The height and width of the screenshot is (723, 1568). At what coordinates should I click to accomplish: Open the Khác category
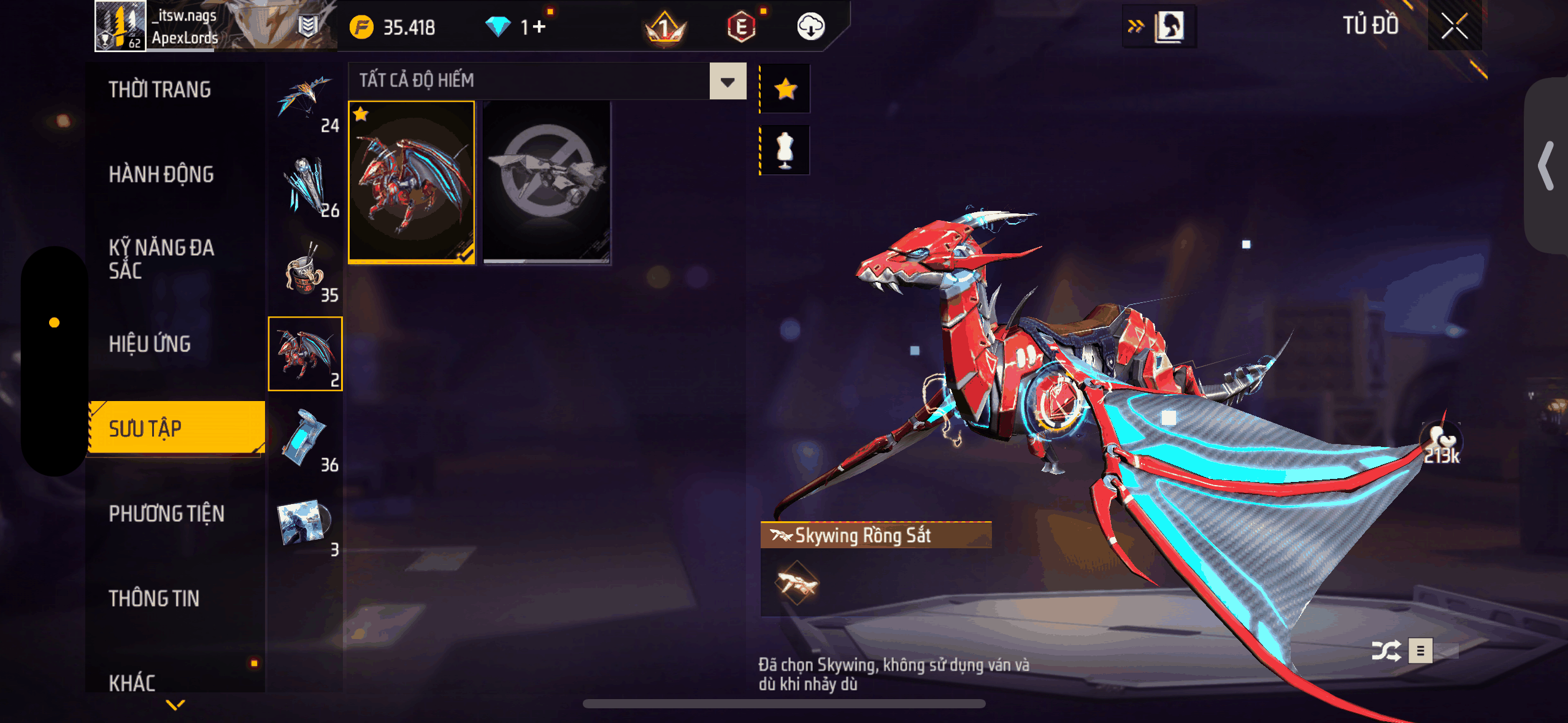[x=132, y=682]
